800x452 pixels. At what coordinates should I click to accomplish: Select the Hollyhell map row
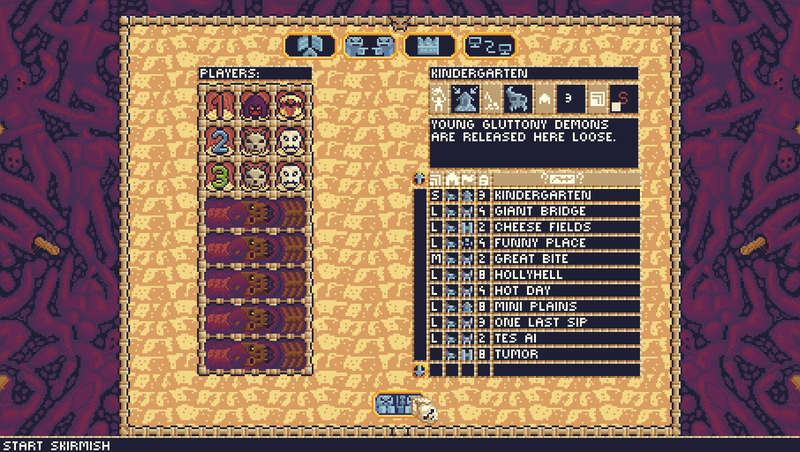564,275
